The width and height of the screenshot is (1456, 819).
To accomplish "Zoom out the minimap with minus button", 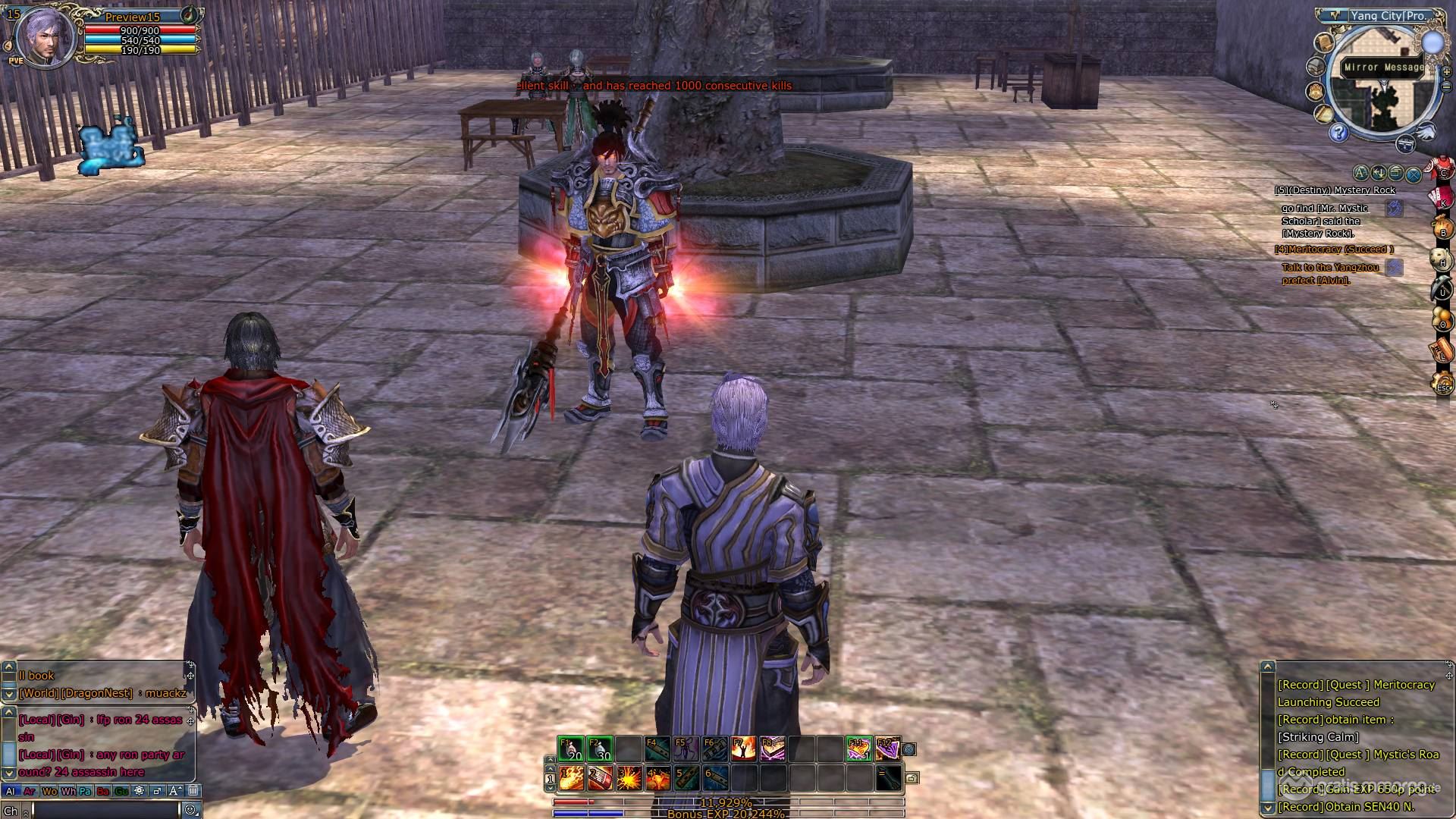I will [1446, 86].
